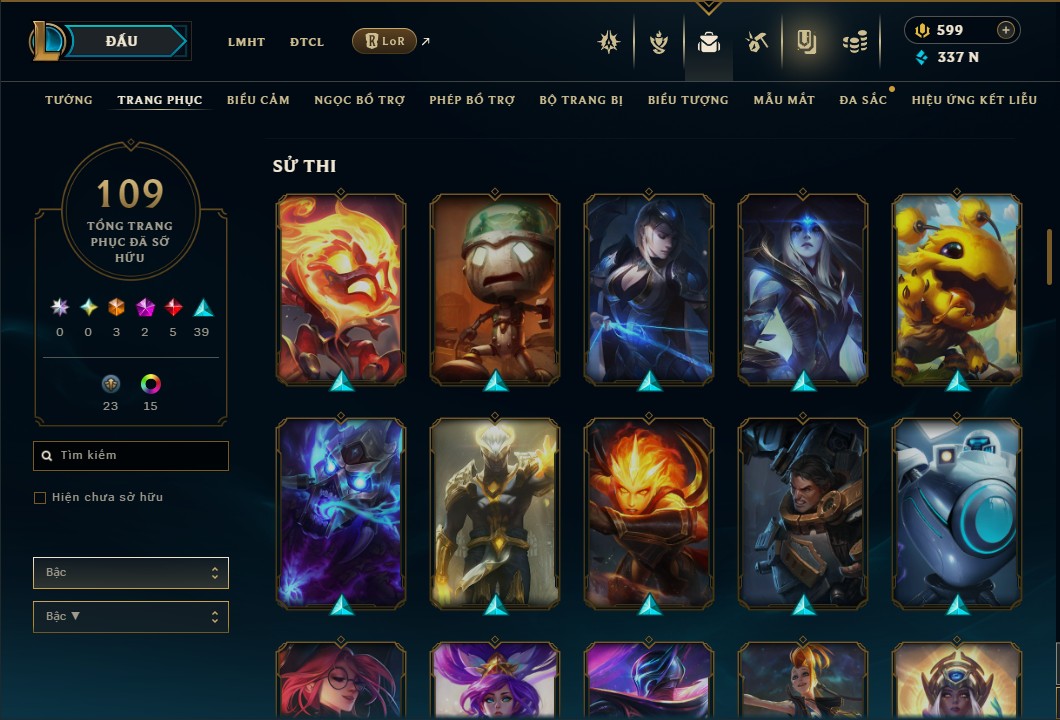Switch to the TƯỚNG tab
1060x720 pixels.
pyautogui.click(x=69, y=100)
